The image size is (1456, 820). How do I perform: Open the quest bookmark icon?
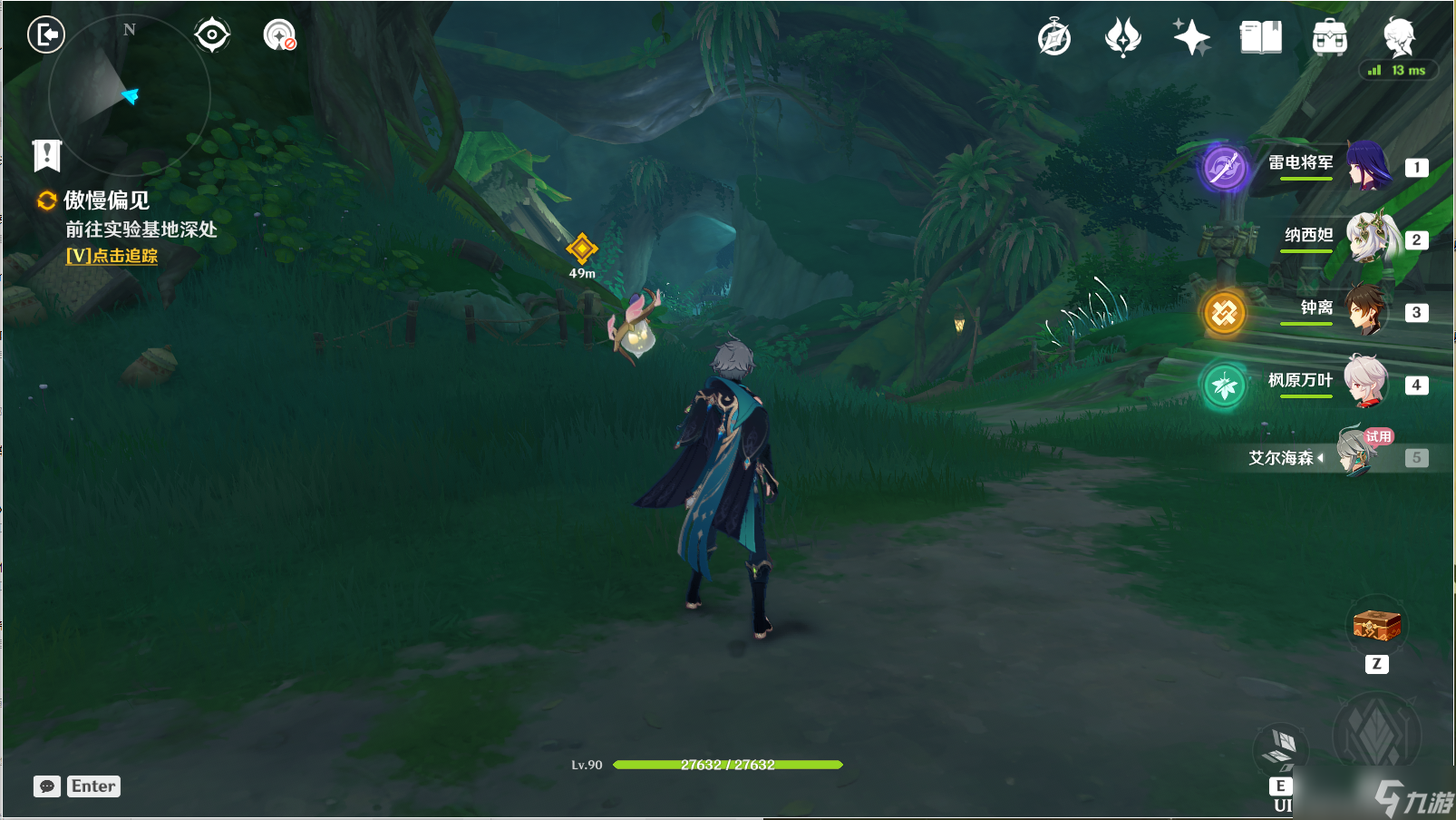point(46,155)
